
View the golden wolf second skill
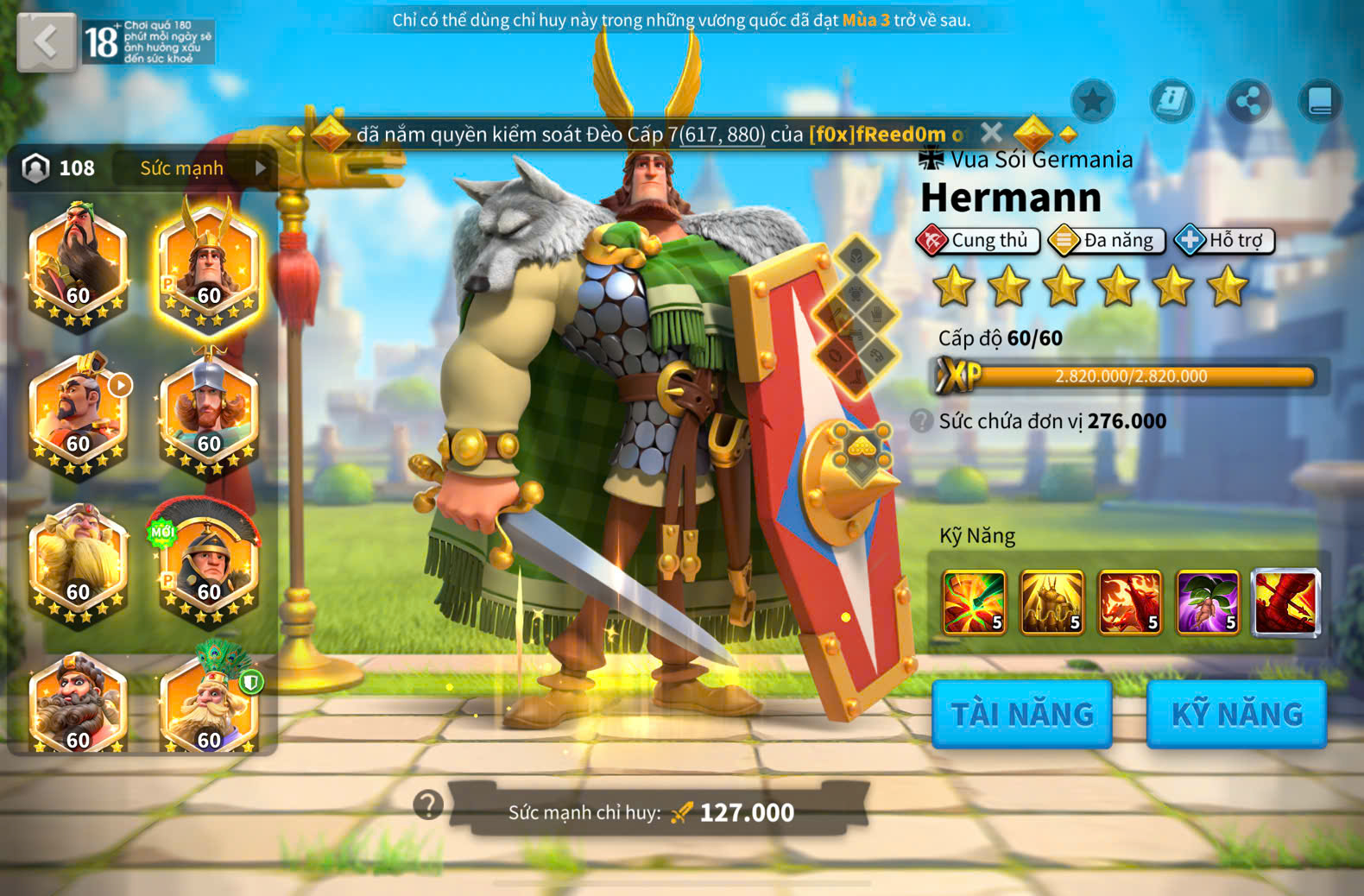click(x=1051, y=602)
